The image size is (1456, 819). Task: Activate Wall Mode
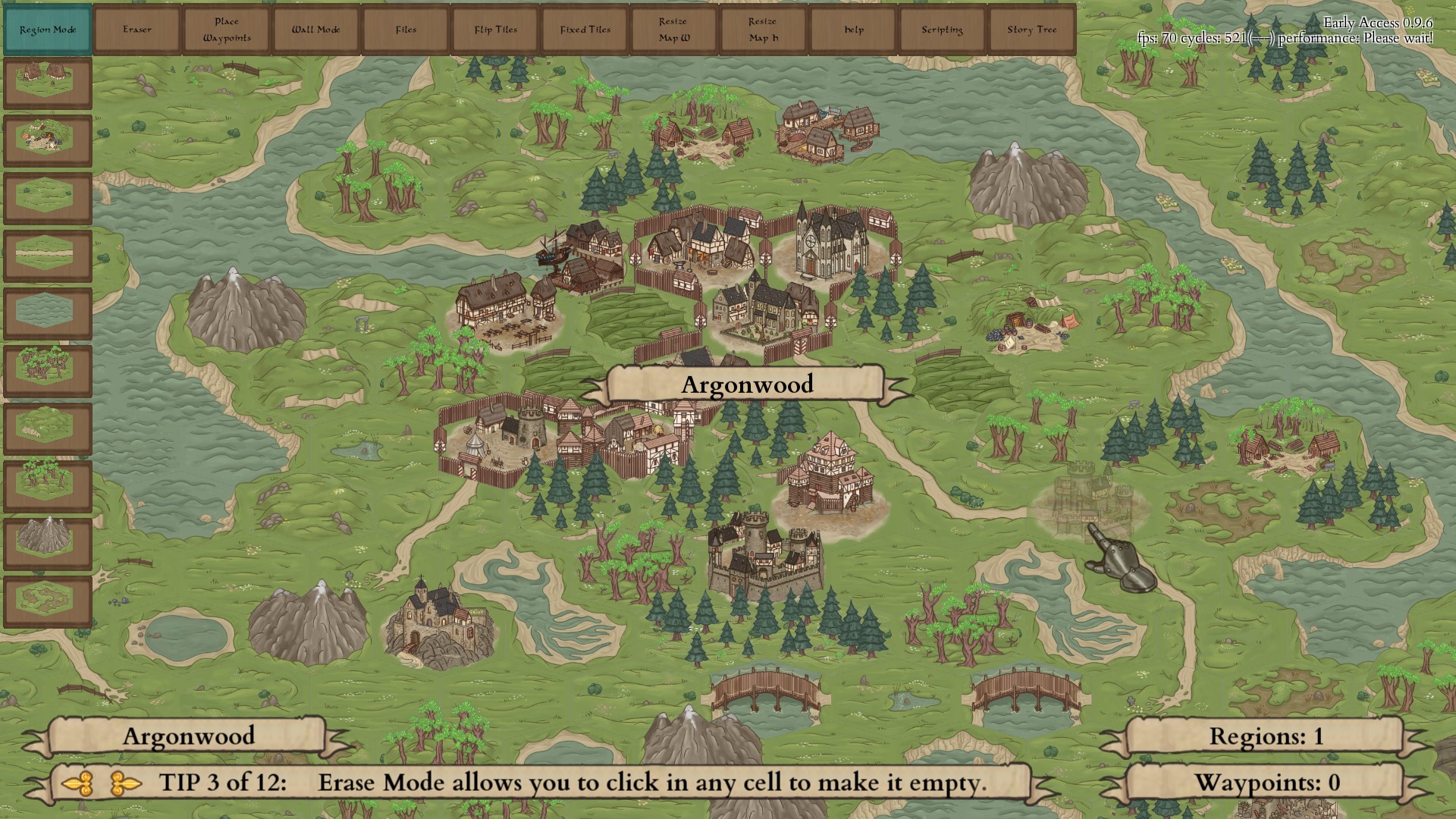pos(316,30)
